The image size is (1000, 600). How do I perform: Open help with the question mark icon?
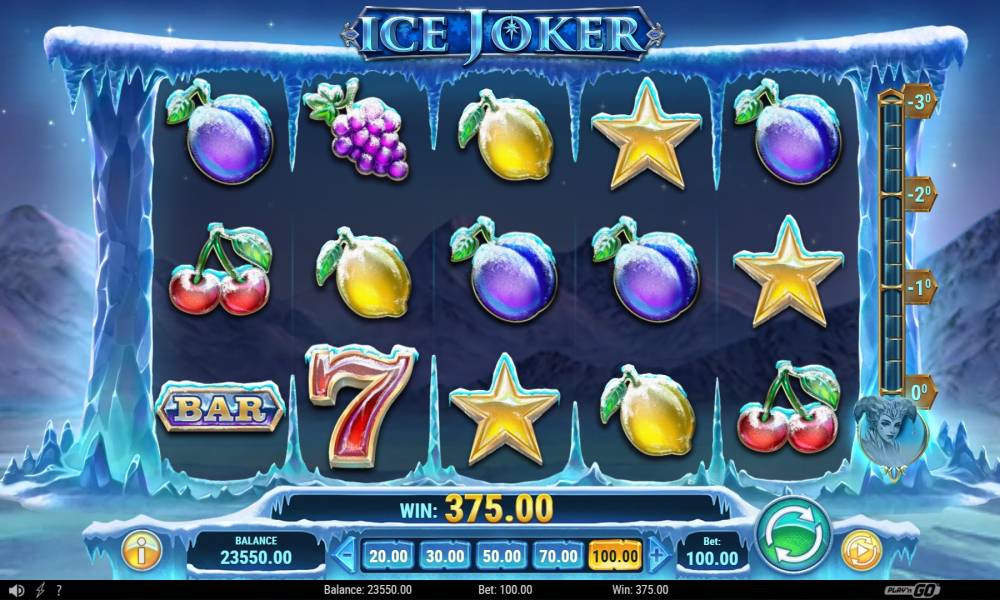(x=59, y=590)
